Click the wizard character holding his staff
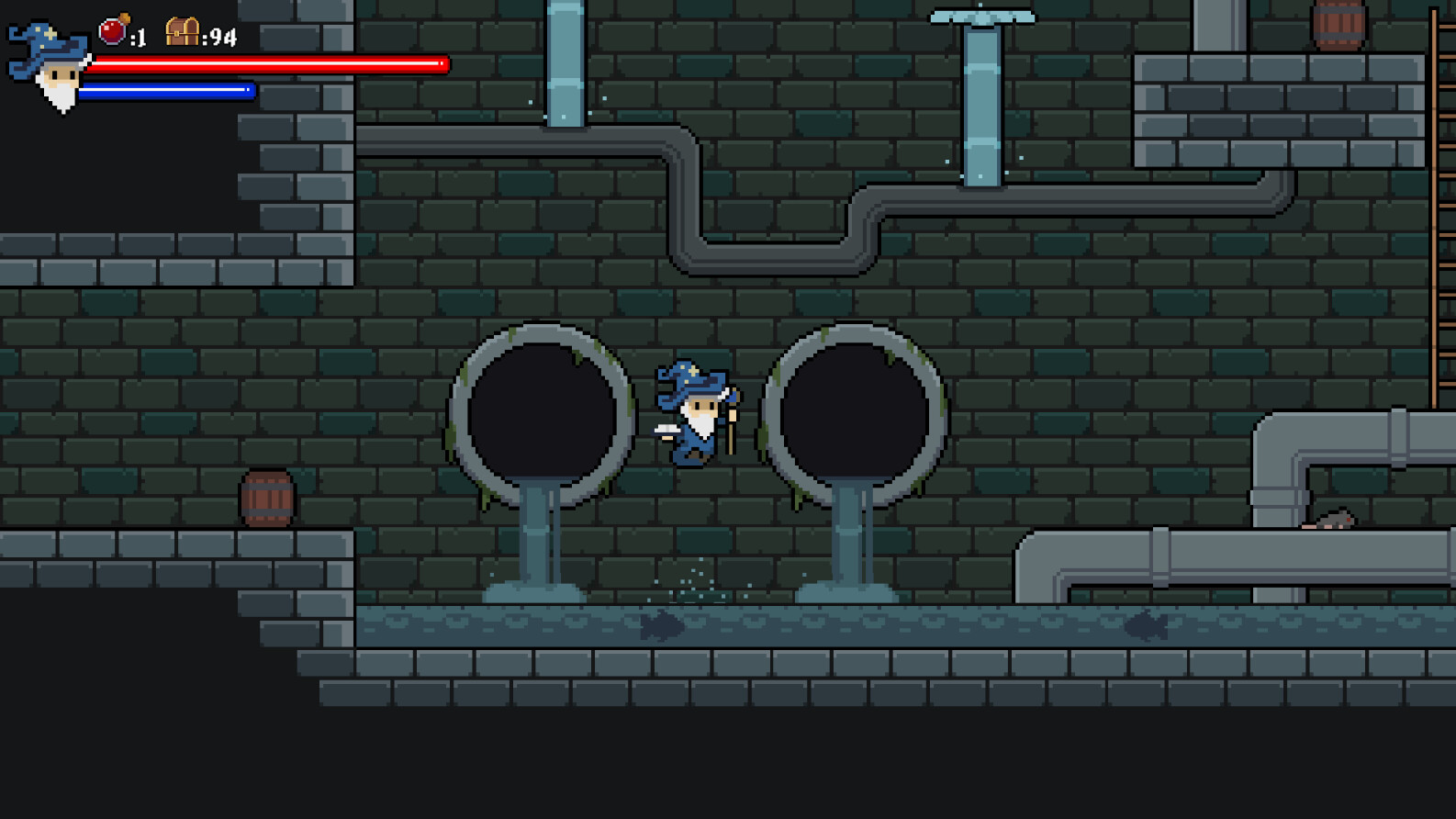1456x819 pixels. 696,413
